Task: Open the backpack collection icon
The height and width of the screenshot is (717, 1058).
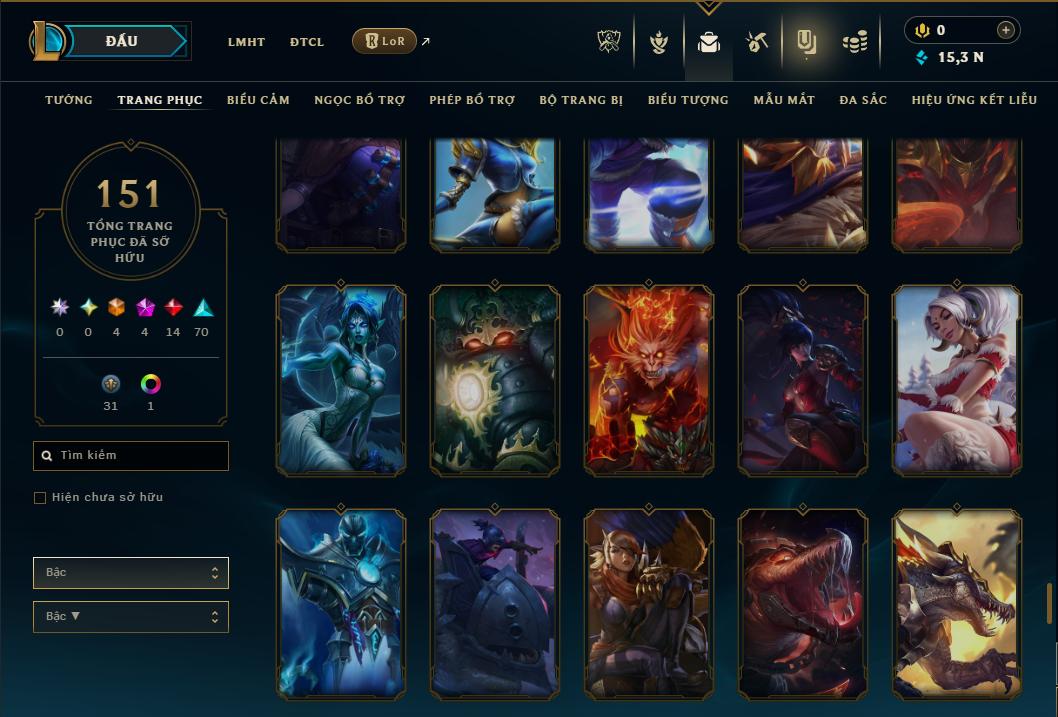Action: click(x=709, y=42)
